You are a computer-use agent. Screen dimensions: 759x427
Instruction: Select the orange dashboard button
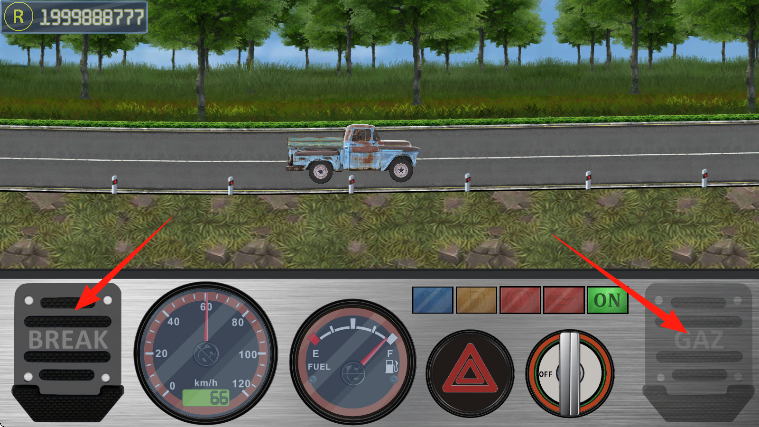tap(475, 299)
